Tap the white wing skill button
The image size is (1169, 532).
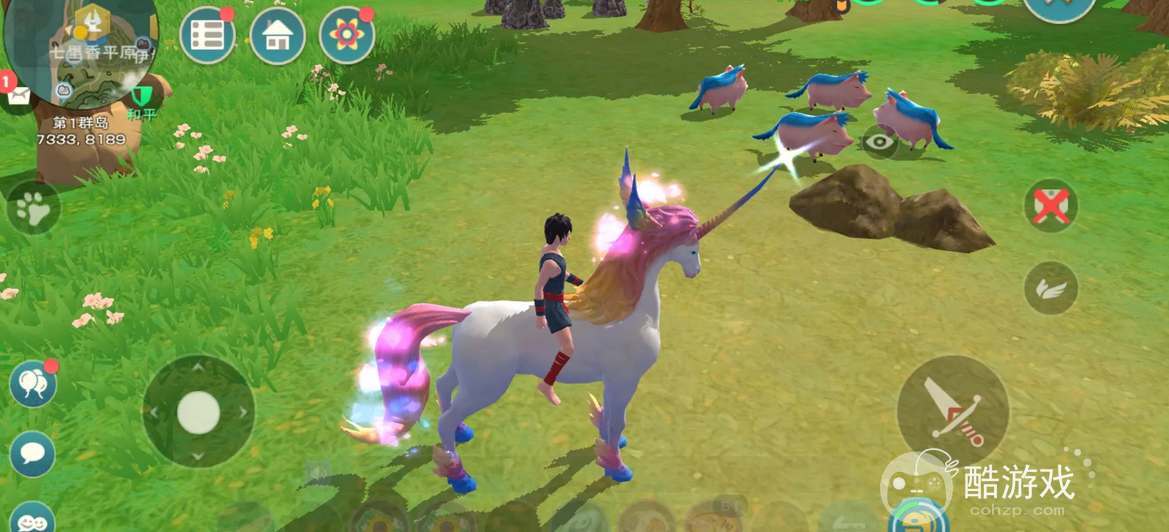(1050, 288)
